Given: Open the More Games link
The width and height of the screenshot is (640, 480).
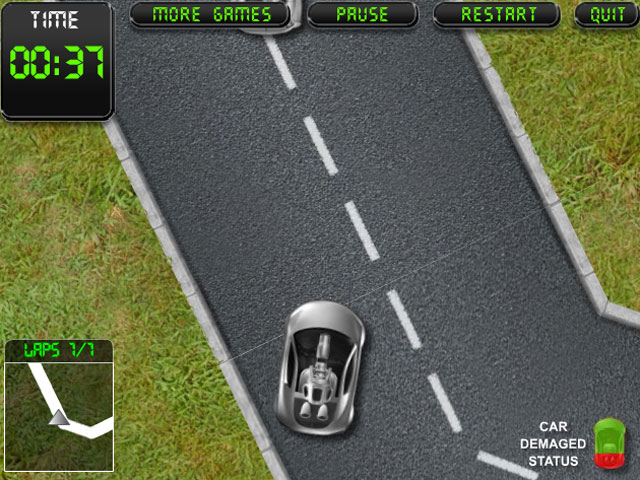Looking at the screenshot, I should pyautogui.click(x=210, y=14).
